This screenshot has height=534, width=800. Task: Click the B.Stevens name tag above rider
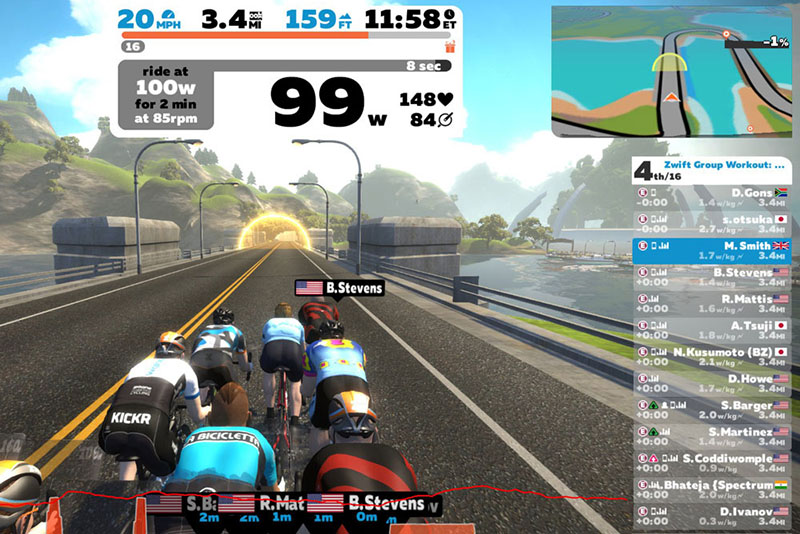339,288
